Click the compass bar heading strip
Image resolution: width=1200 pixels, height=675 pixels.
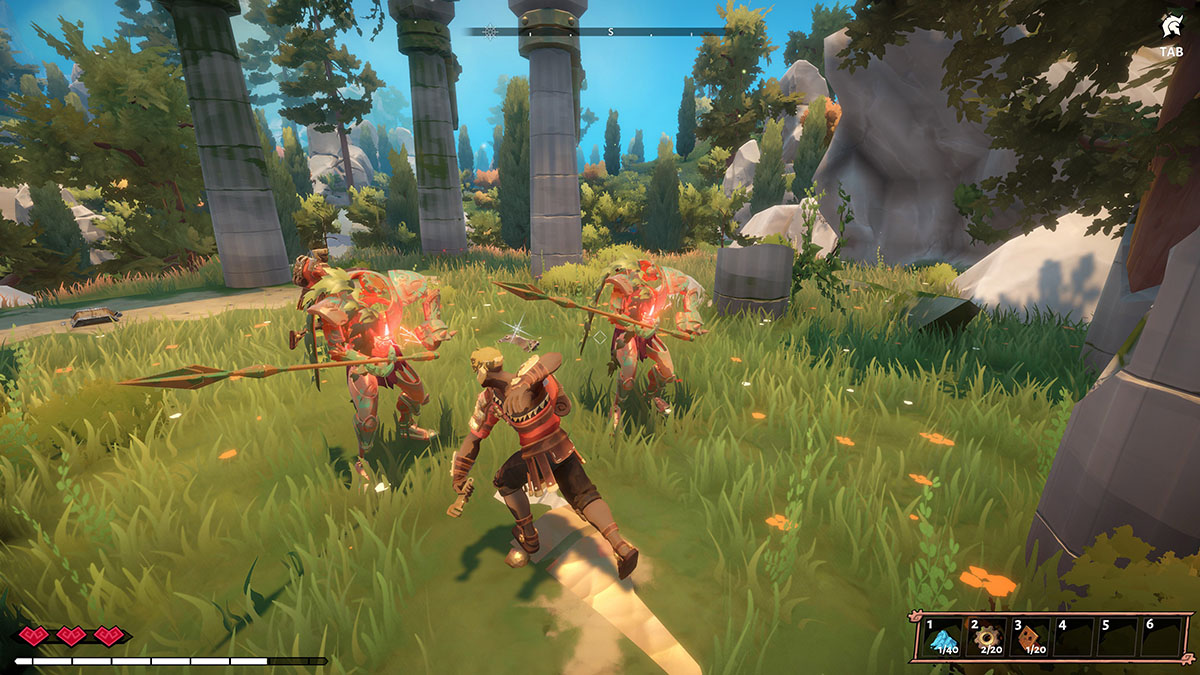598,32
